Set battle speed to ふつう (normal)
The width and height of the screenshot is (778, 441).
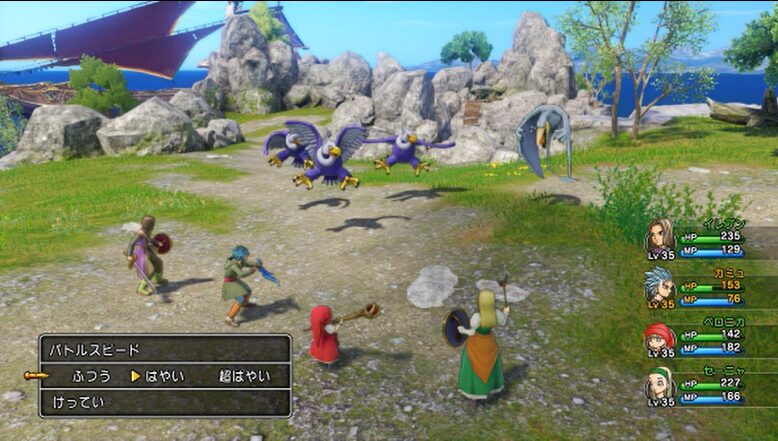click(90, 376)
